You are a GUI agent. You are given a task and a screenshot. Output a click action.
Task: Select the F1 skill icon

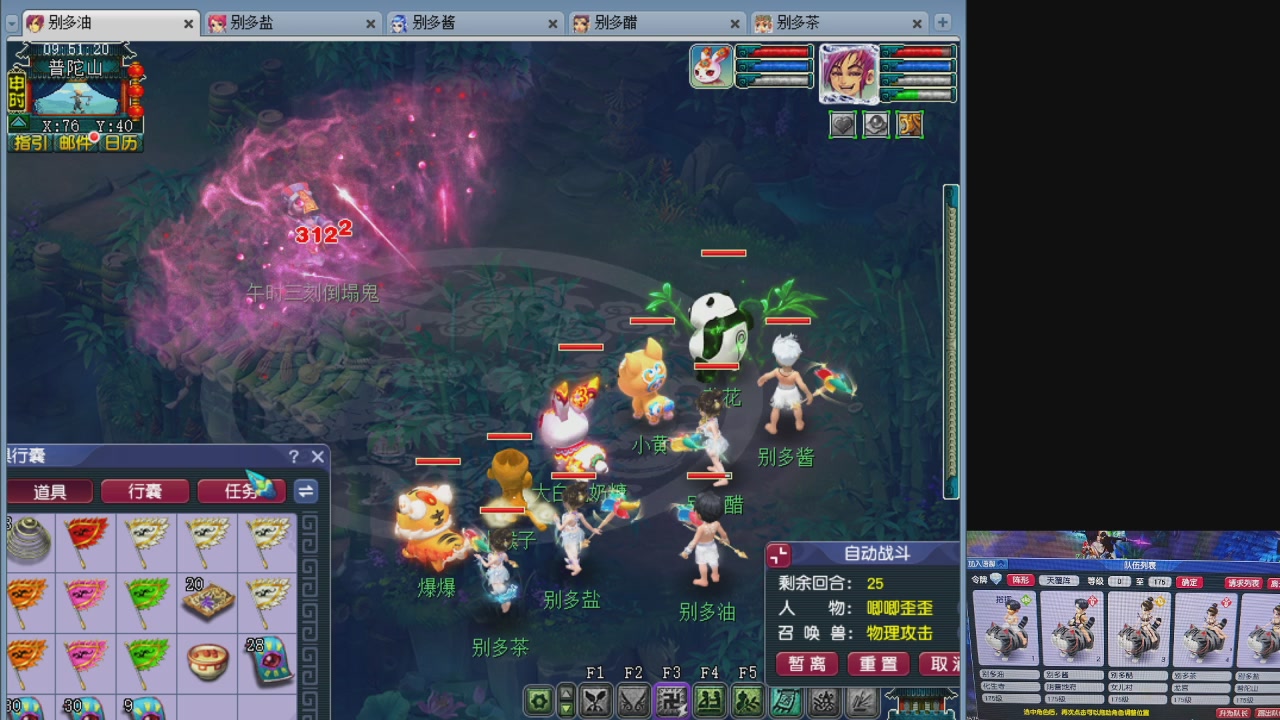coord(594,700)
